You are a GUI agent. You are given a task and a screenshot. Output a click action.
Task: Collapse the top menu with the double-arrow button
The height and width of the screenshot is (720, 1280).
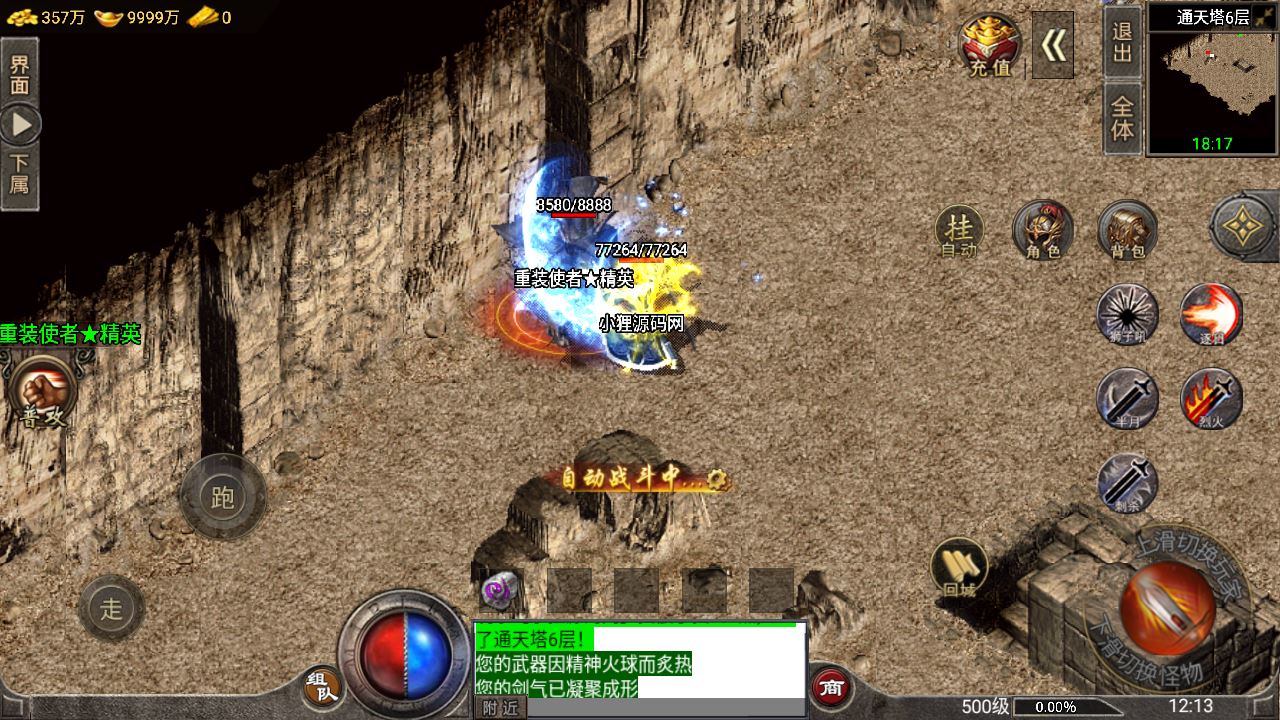pos(1052,45)
